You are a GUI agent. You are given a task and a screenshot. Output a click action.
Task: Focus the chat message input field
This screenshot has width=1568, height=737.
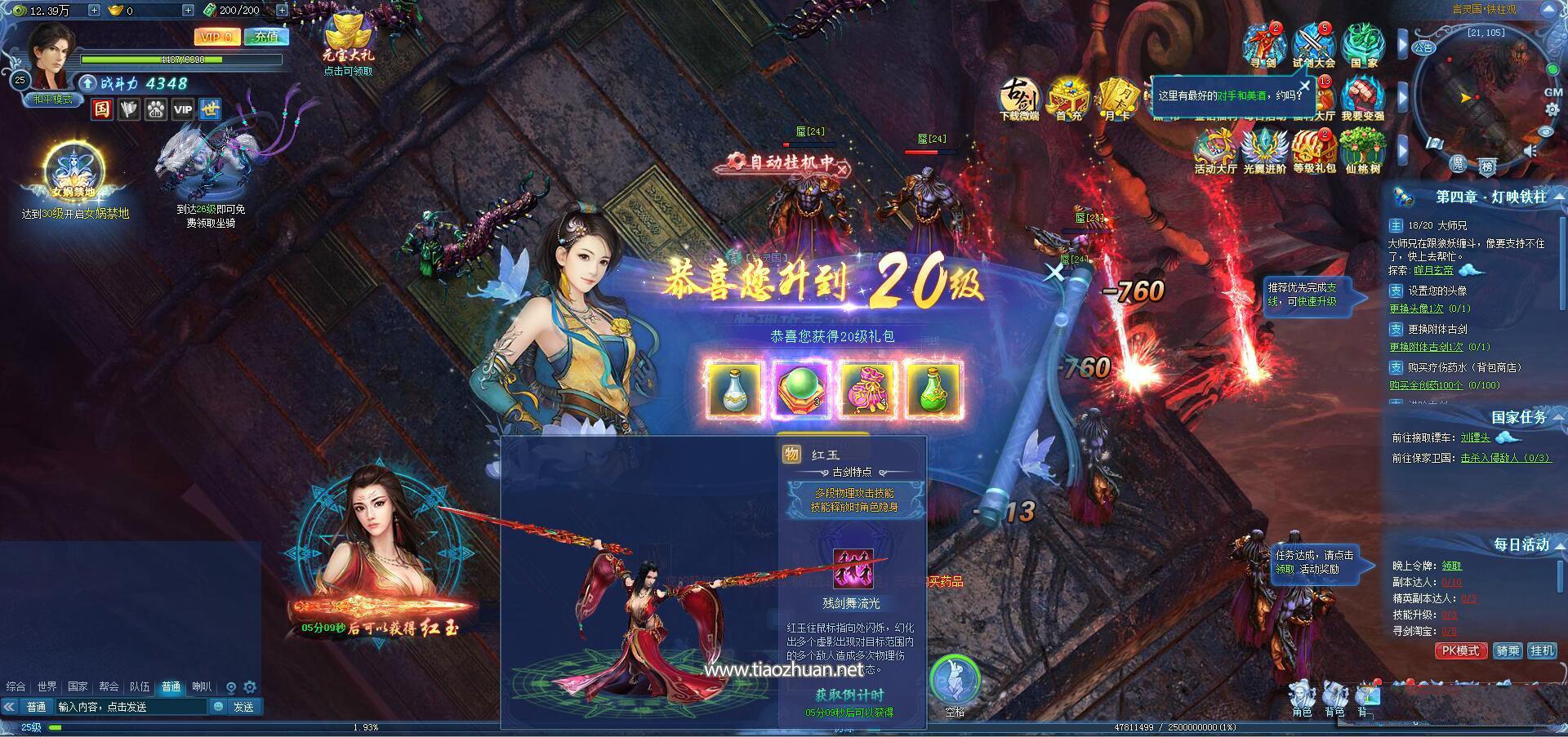[131, 707]
